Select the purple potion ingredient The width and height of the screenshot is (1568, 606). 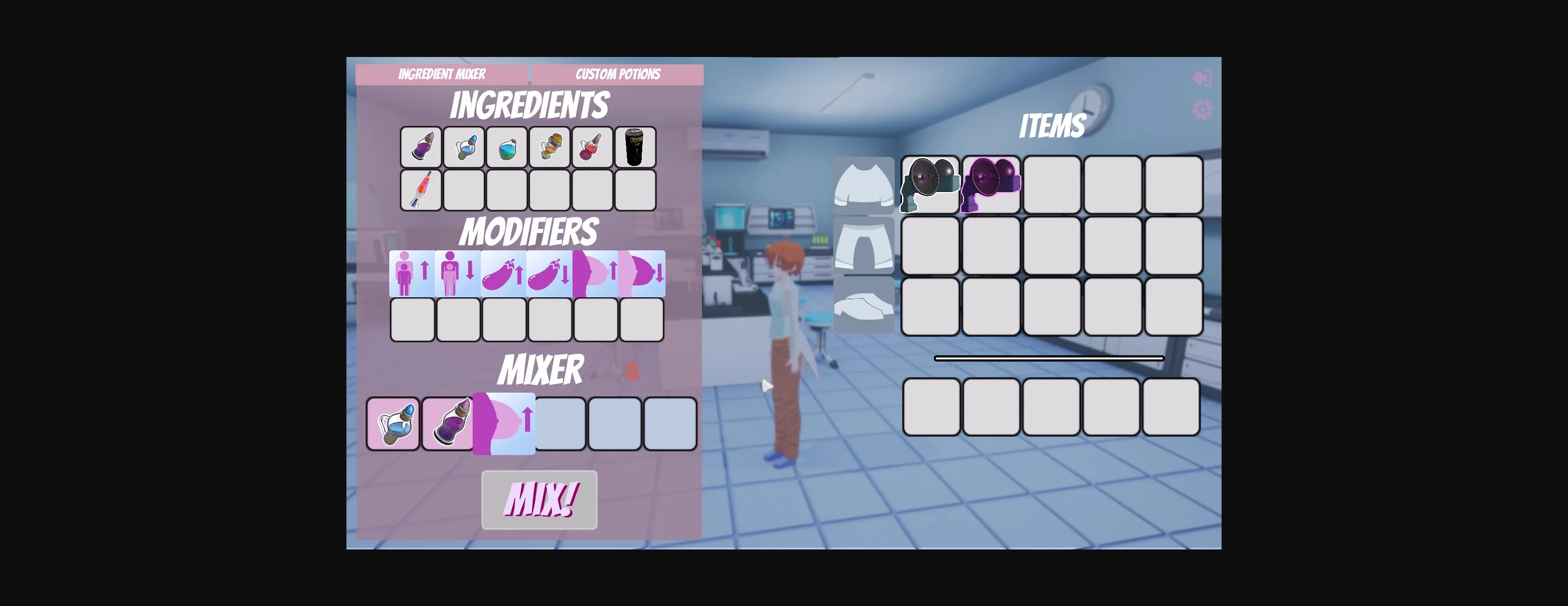420,146
